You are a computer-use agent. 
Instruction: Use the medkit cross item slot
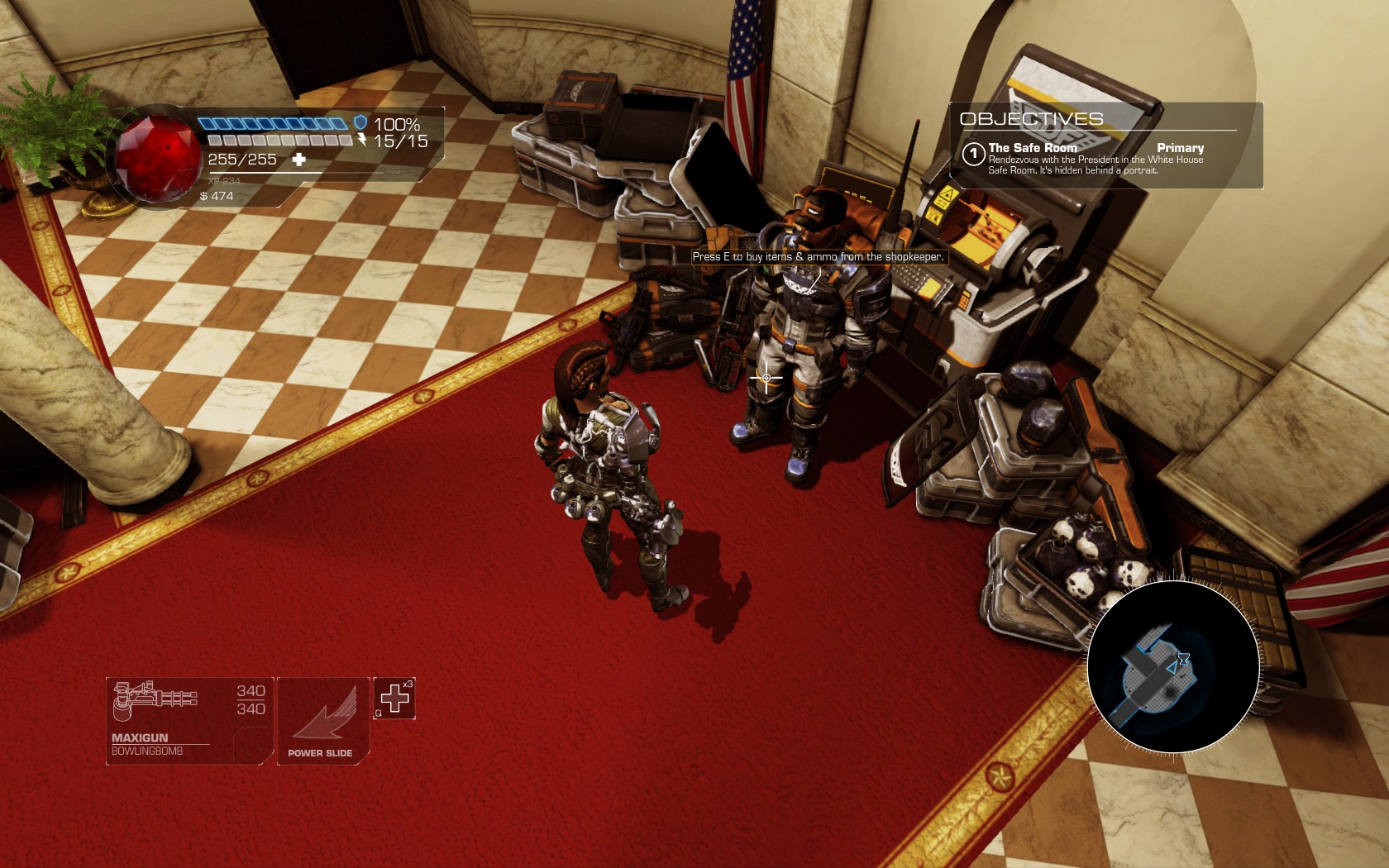tap(394, 699)
